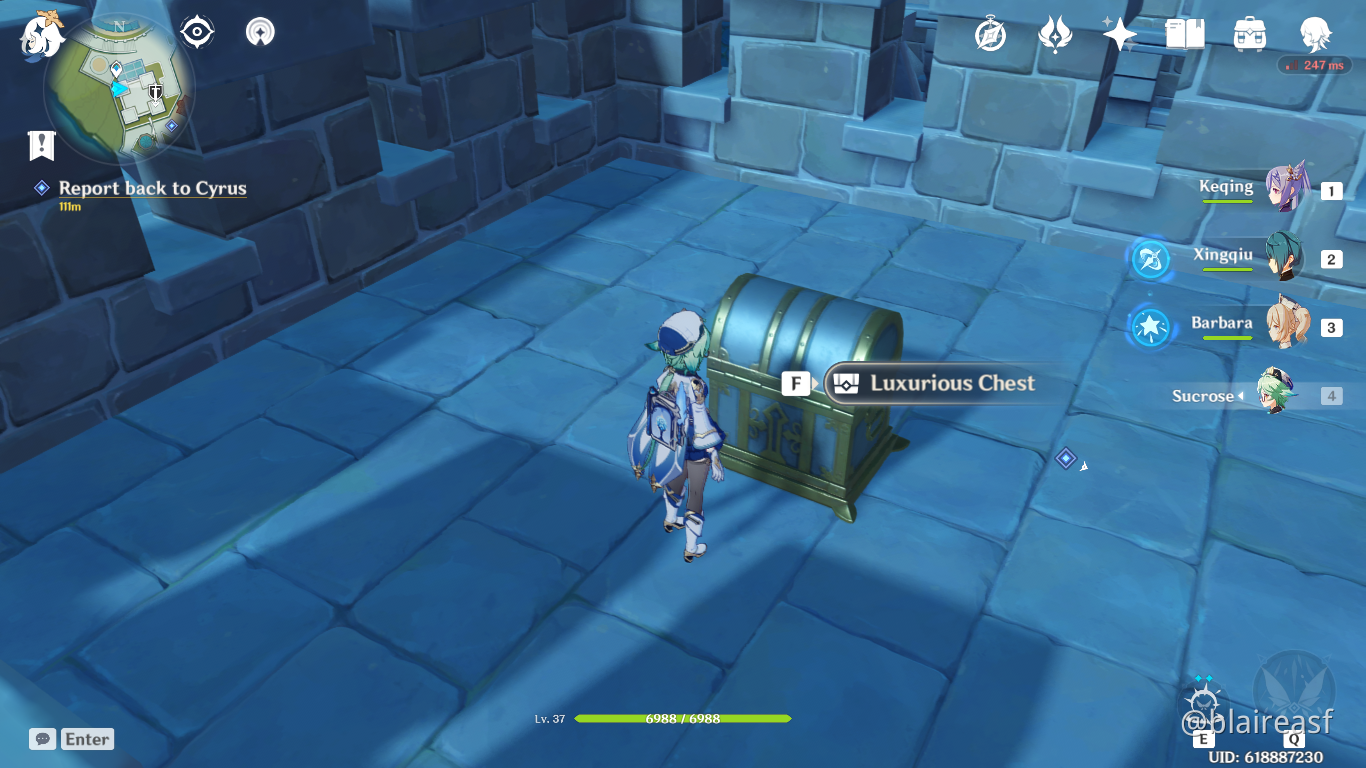This screenshot has width=1366, height=768.
Task: Open quest Report back to Cyrus
Action: pyautogui.click(x=153, y=188)
